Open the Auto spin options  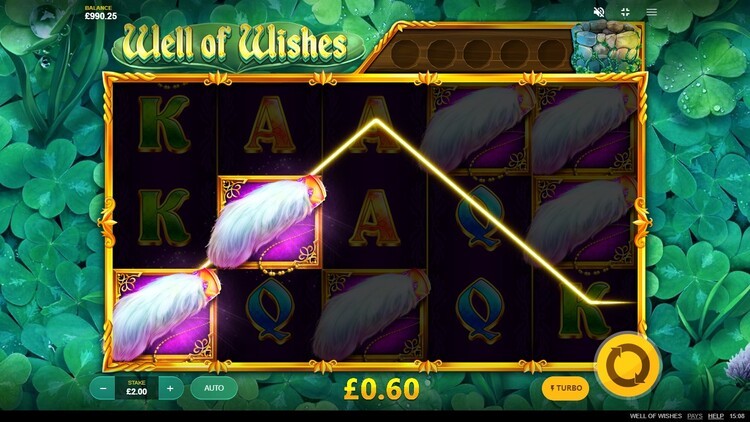214,388
